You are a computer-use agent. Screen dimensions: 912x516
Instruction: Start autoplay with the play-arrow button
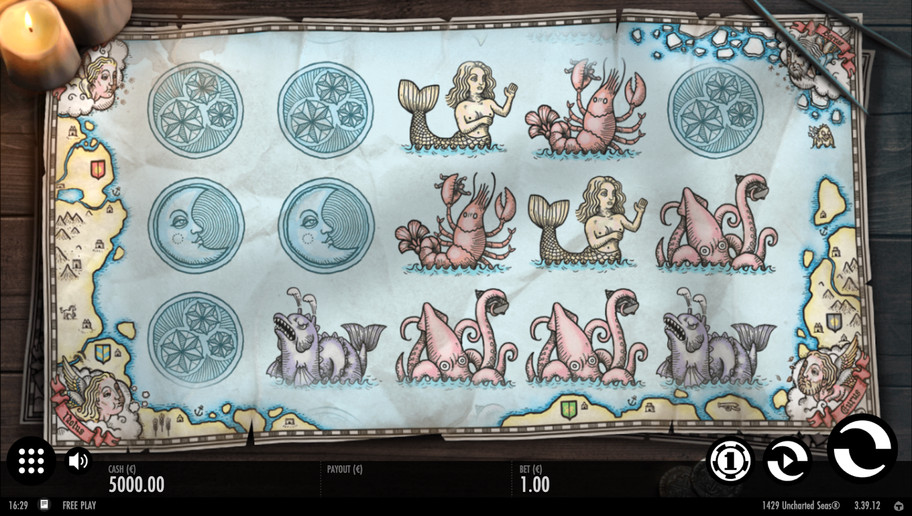tap(787, 460)
